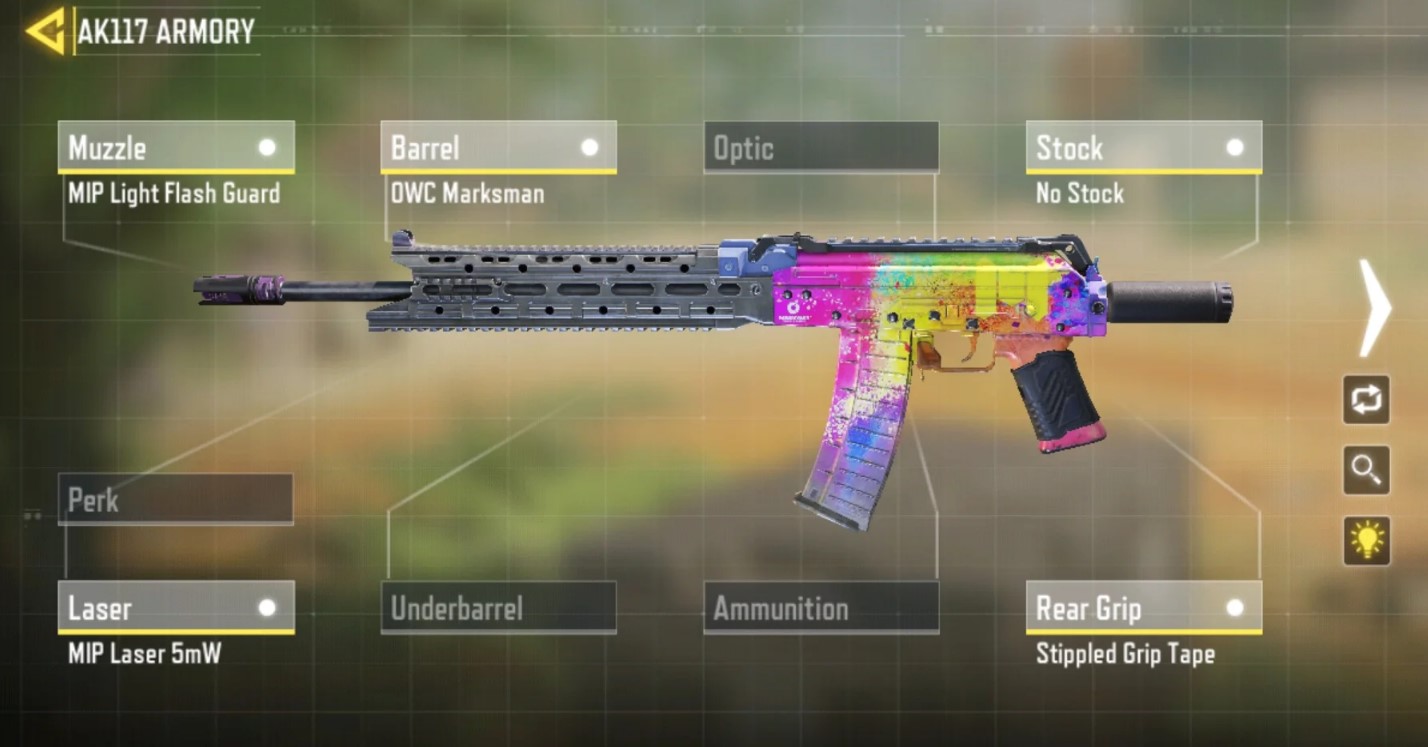Screen dimensions: 1428x747
Task: Open the Ammunition attachment slot
Action: tap(820, 608)
